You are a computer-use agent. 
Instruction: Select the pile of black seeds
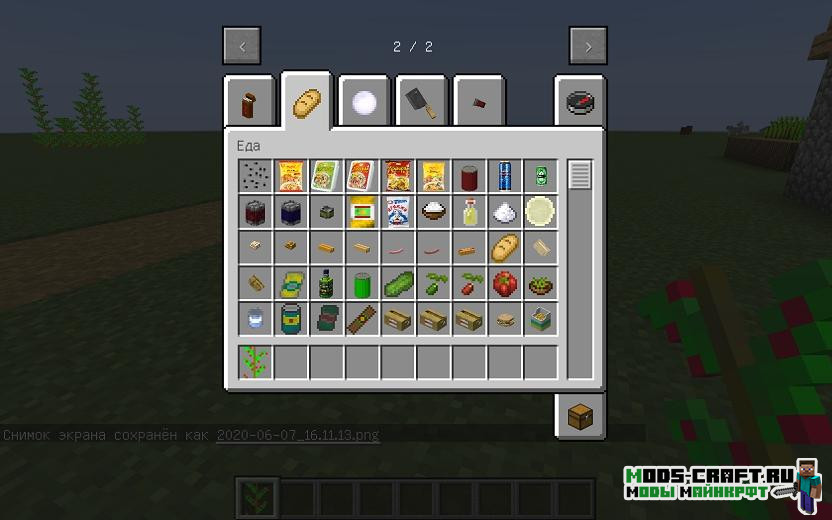coord(255,176)
